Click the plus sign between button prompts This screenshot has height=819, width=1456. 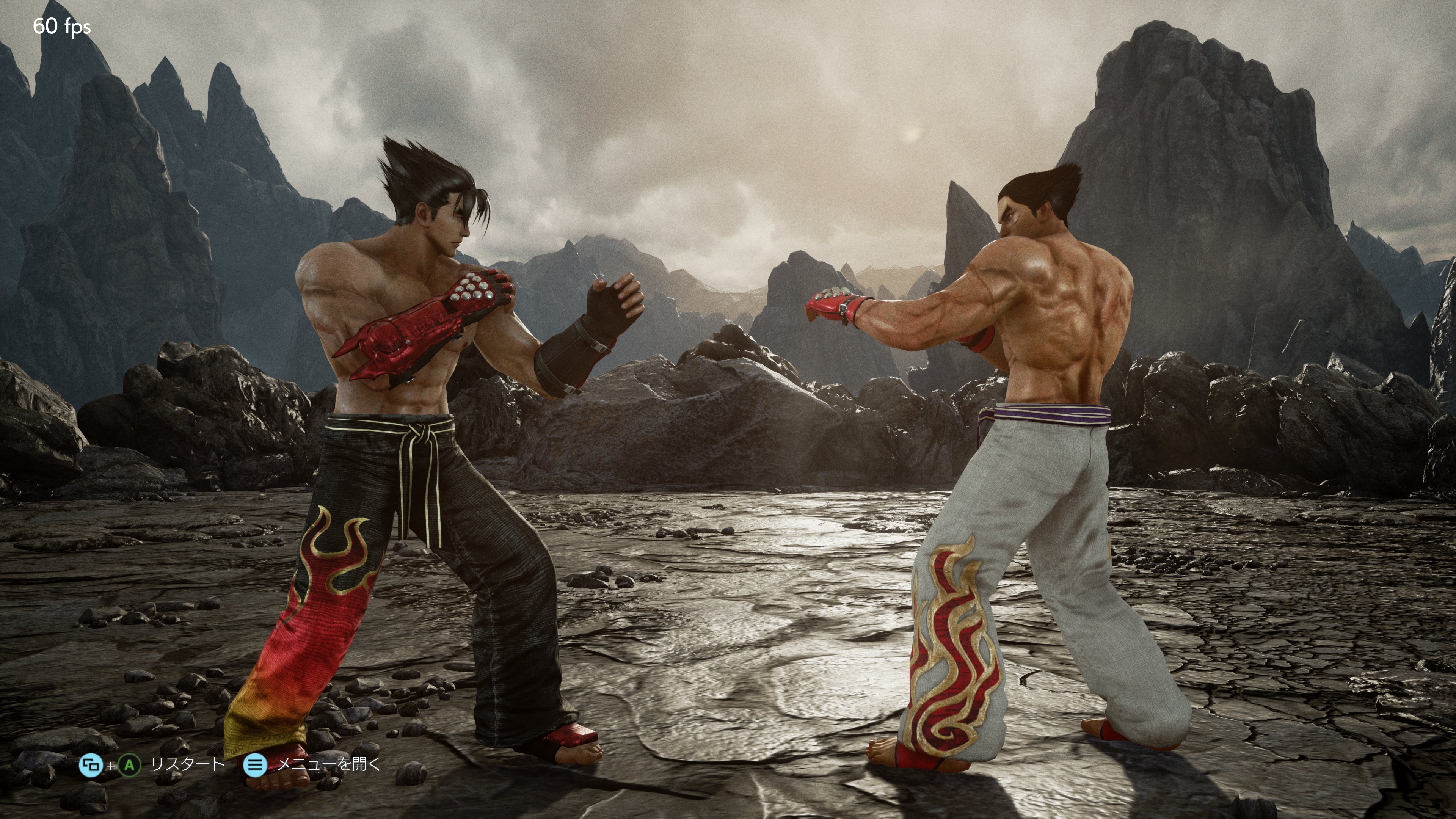tap(111, 766)
